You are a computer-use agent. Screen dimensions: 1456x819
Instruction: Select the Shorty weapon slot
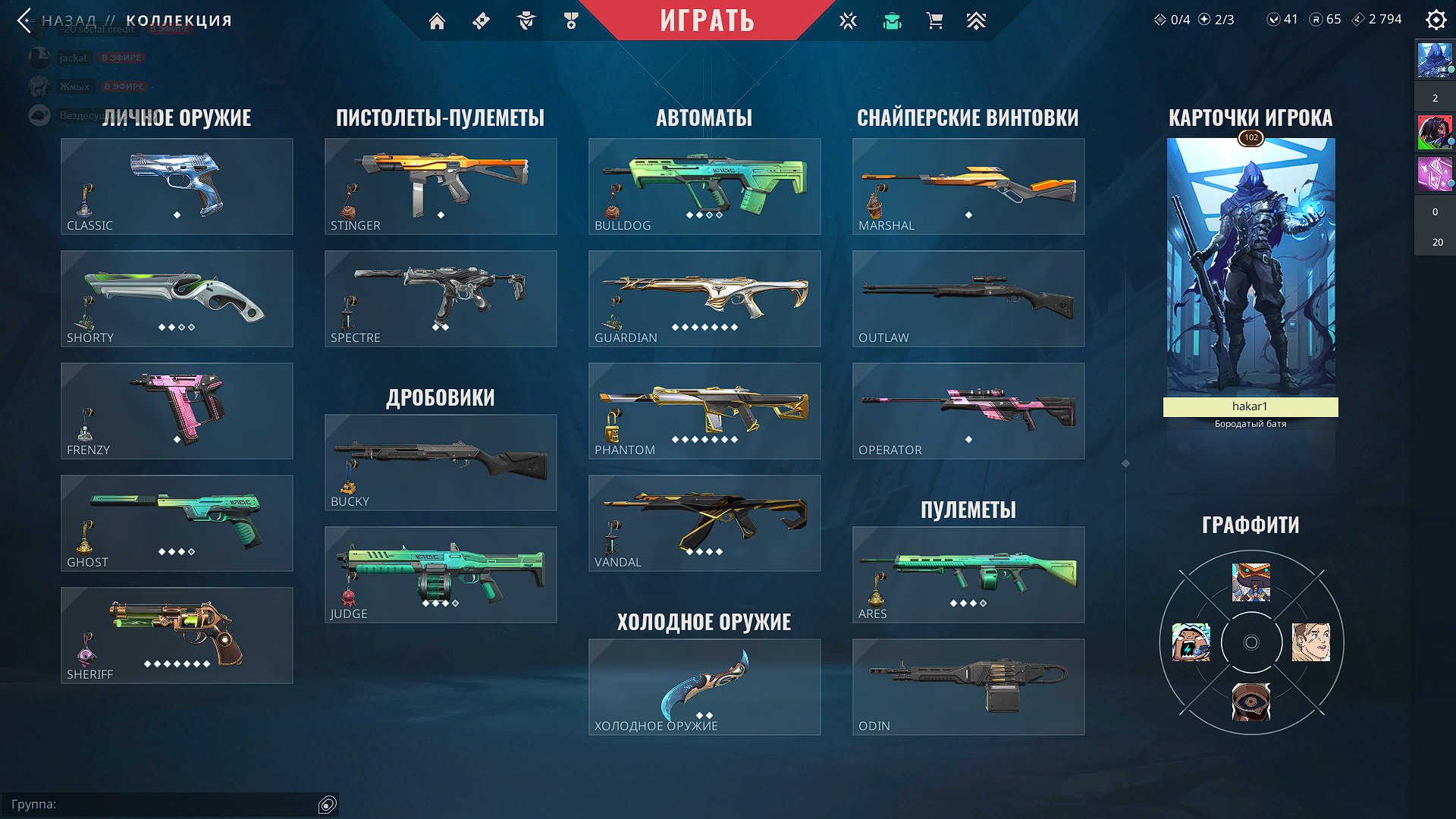point(177,299)
